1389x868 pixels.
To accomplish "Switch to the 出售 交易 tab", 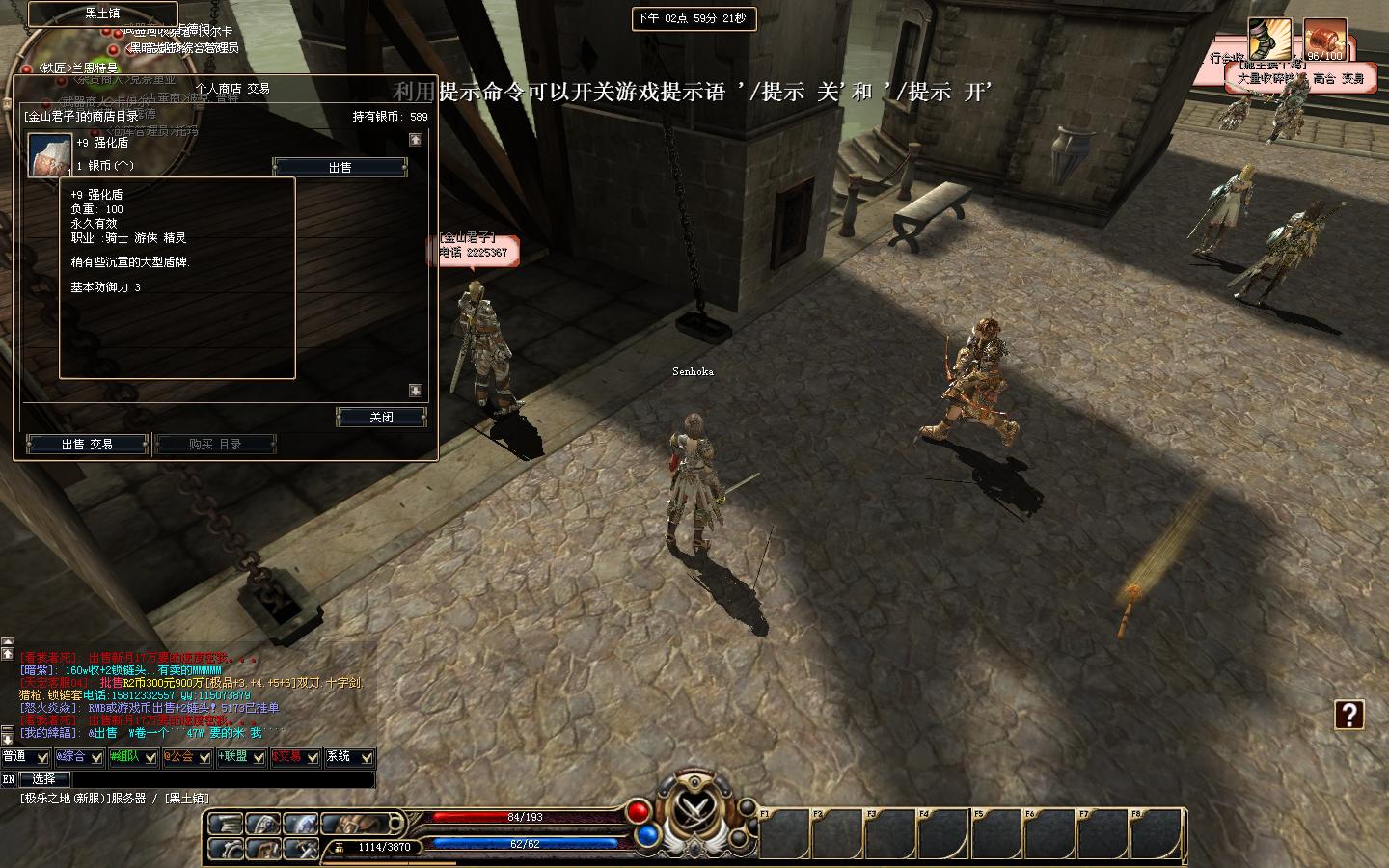I will click(87, 444).
